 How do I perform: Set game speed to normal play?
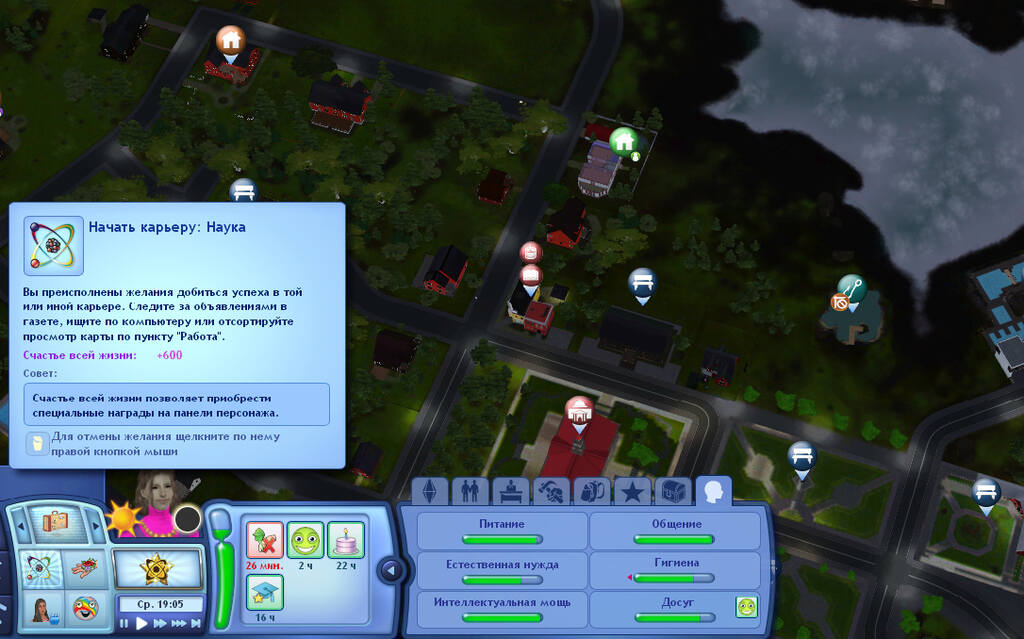(x=142, y=623)
